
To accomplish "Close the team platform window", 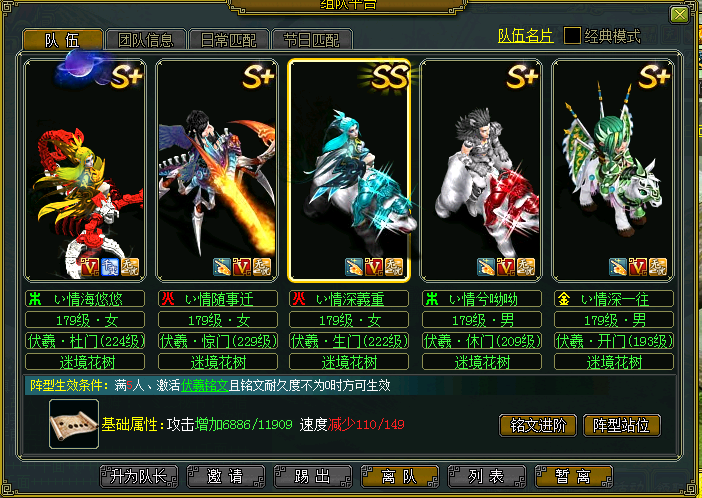I will [679, 15].
